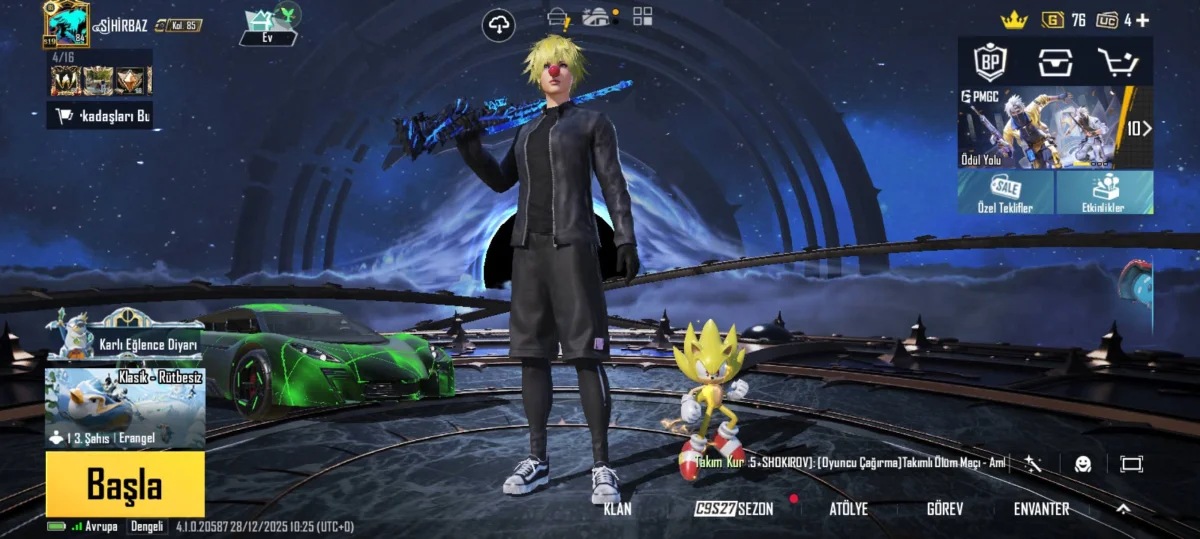Open the player profile avatar
The height and width of the screenshot is (539, 1200).
(x=66, y=24)
